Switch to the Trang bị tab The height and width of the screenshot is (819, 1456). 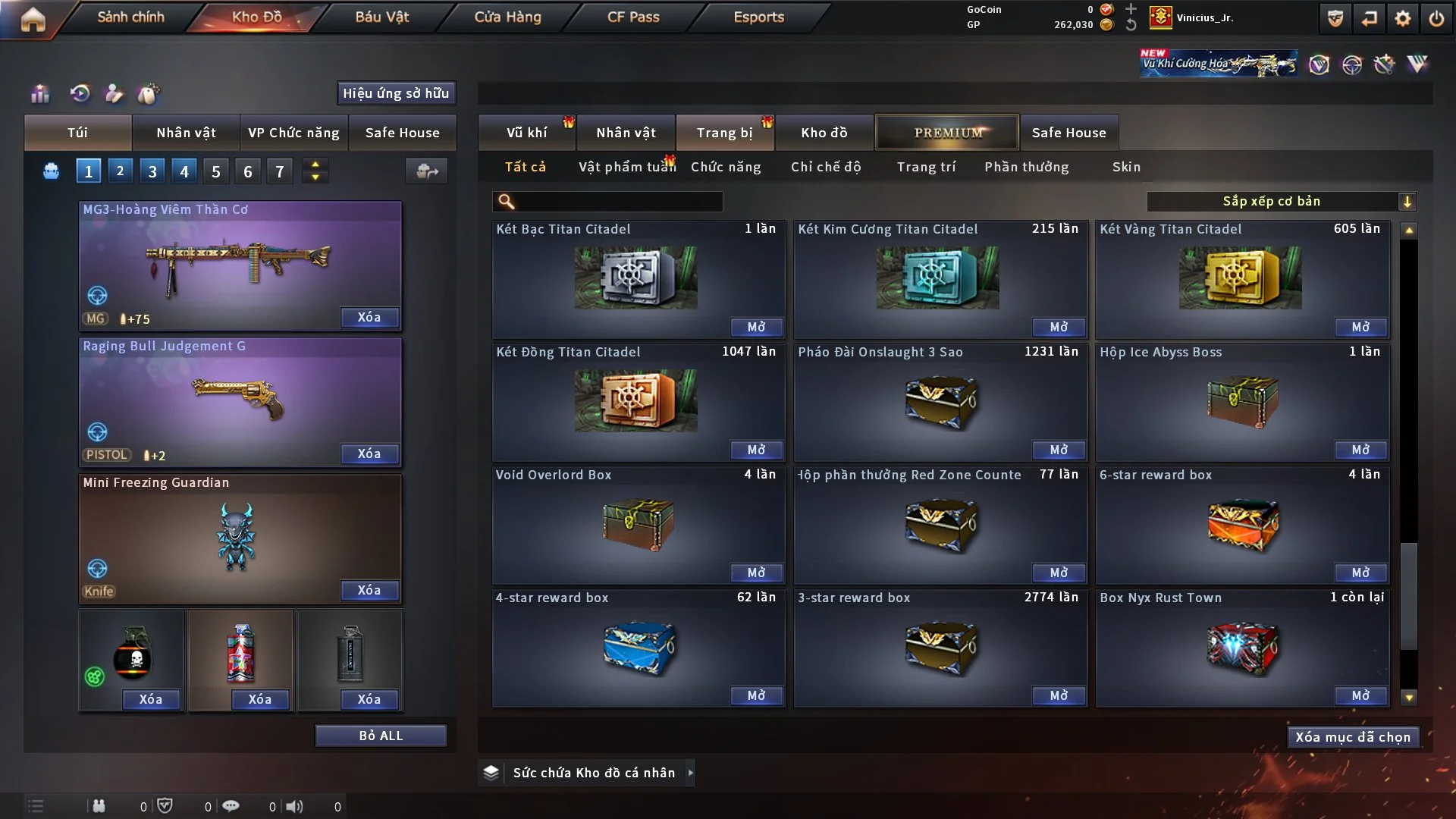pyautogui.click(x=724, y=133)
